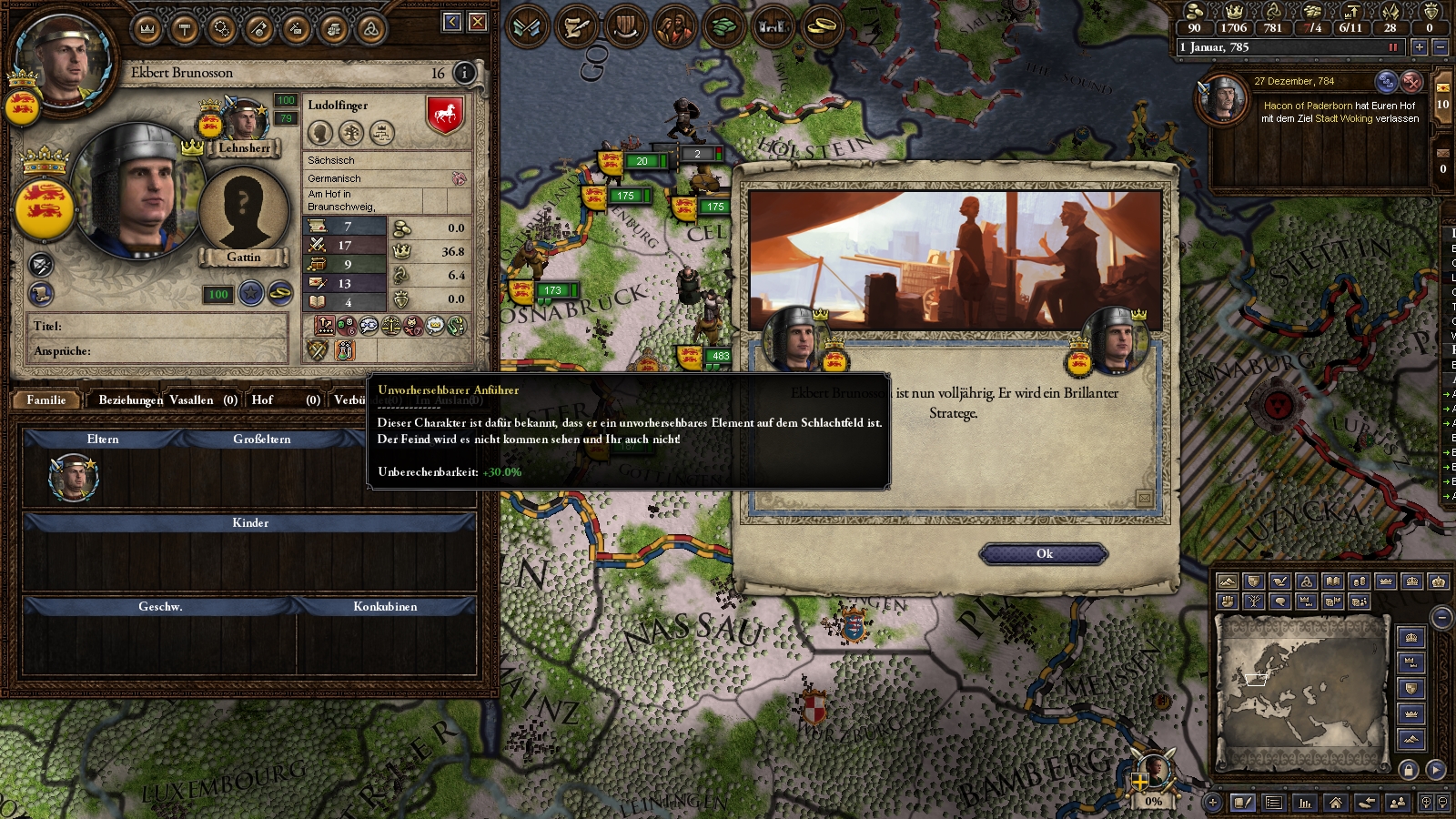1456x819 pixels.
Task: Click the Eltern parent portrait
Action: (x=73, y=477)
